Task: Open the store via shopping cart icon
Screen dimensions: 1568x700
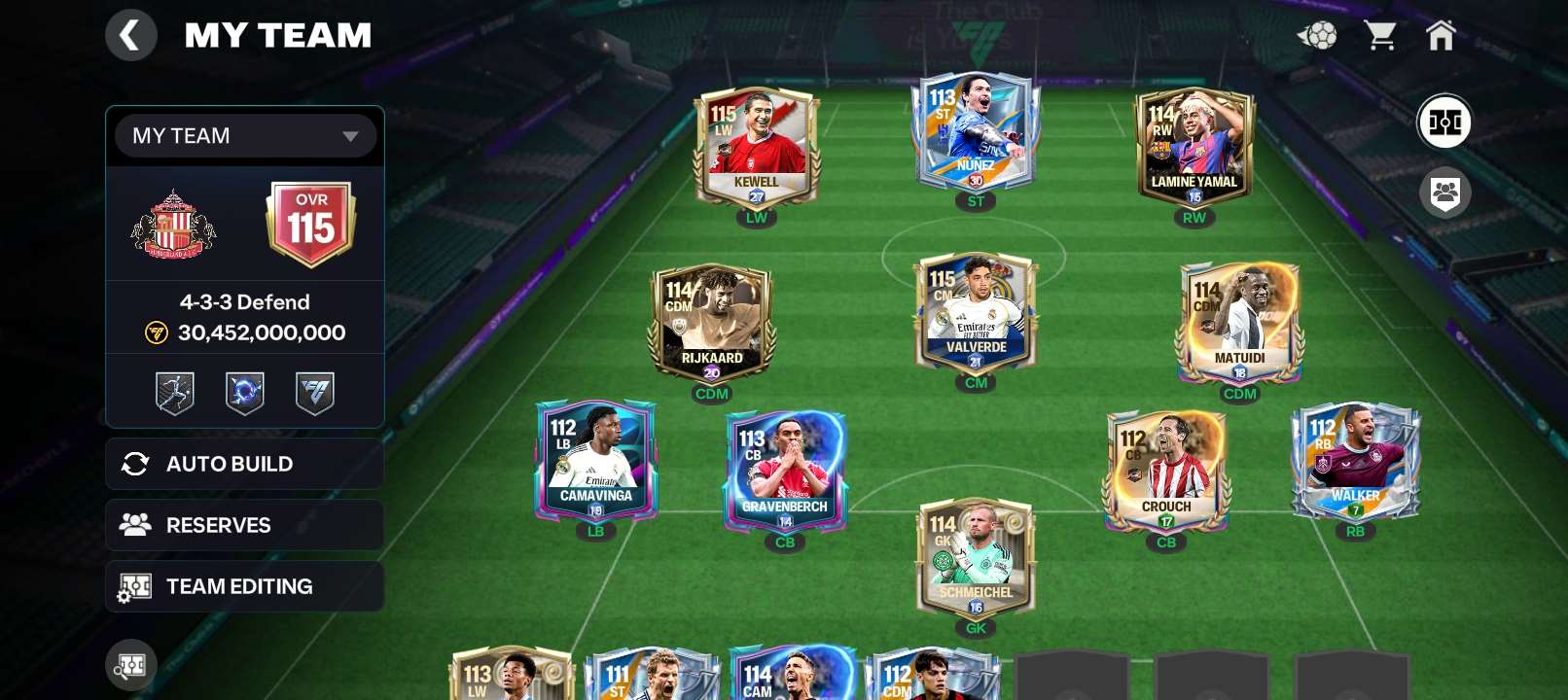Action: click(1381, 36)
